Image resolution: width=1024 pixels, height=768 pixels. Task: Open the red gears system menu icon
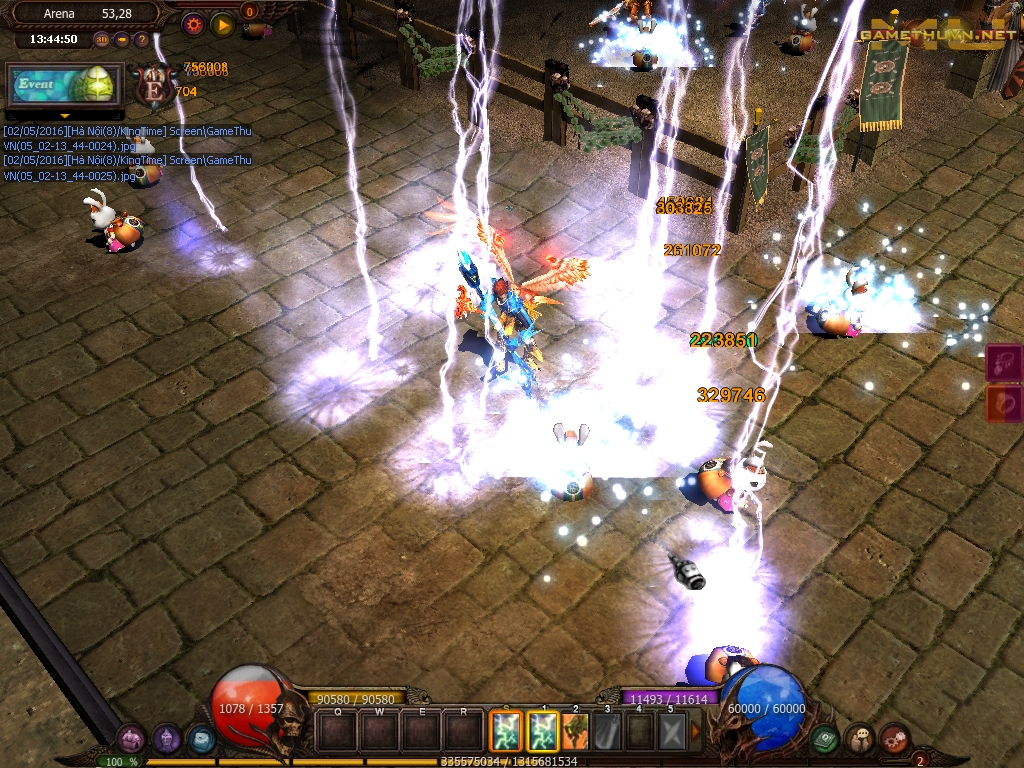(895, 739)
